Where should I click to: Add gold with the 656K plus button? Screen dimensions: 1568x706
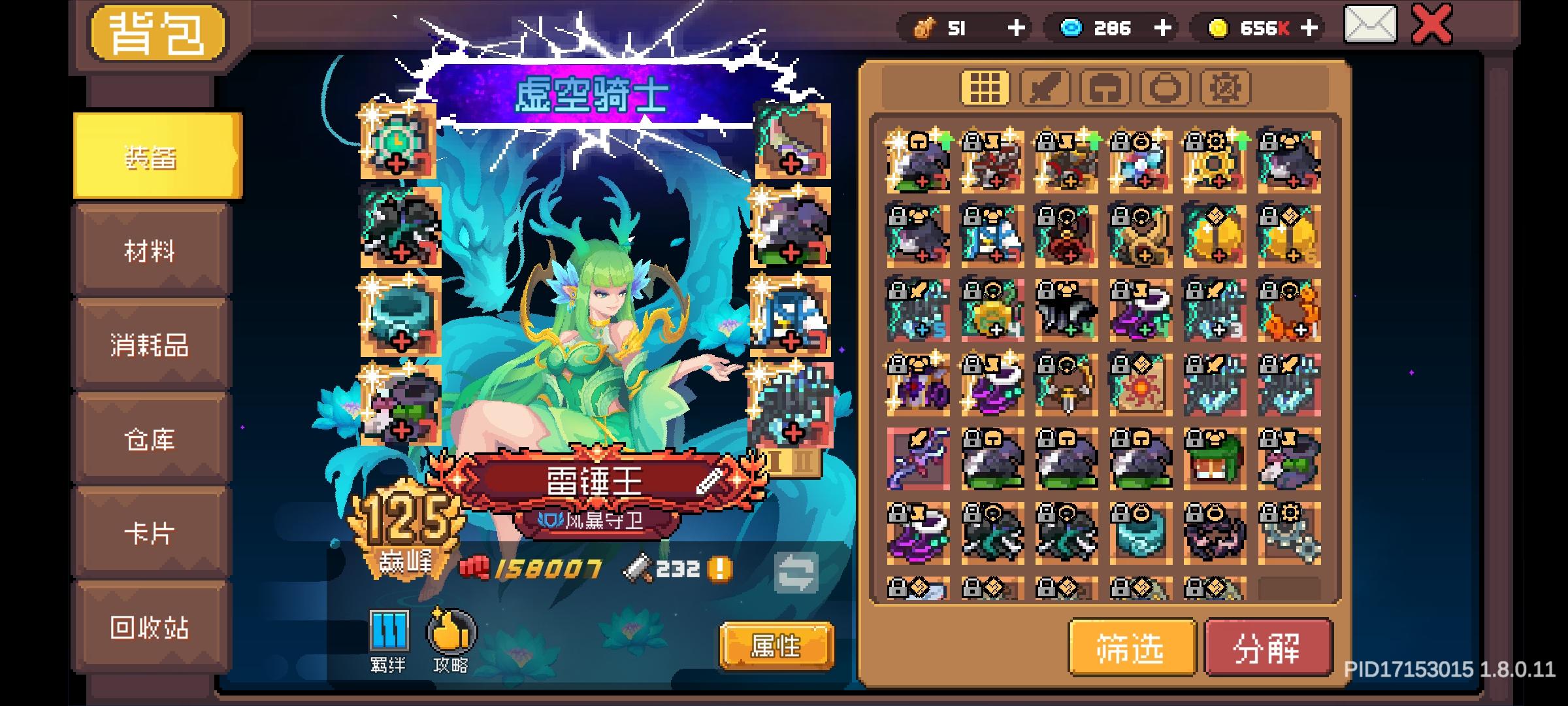[1310, 28]
